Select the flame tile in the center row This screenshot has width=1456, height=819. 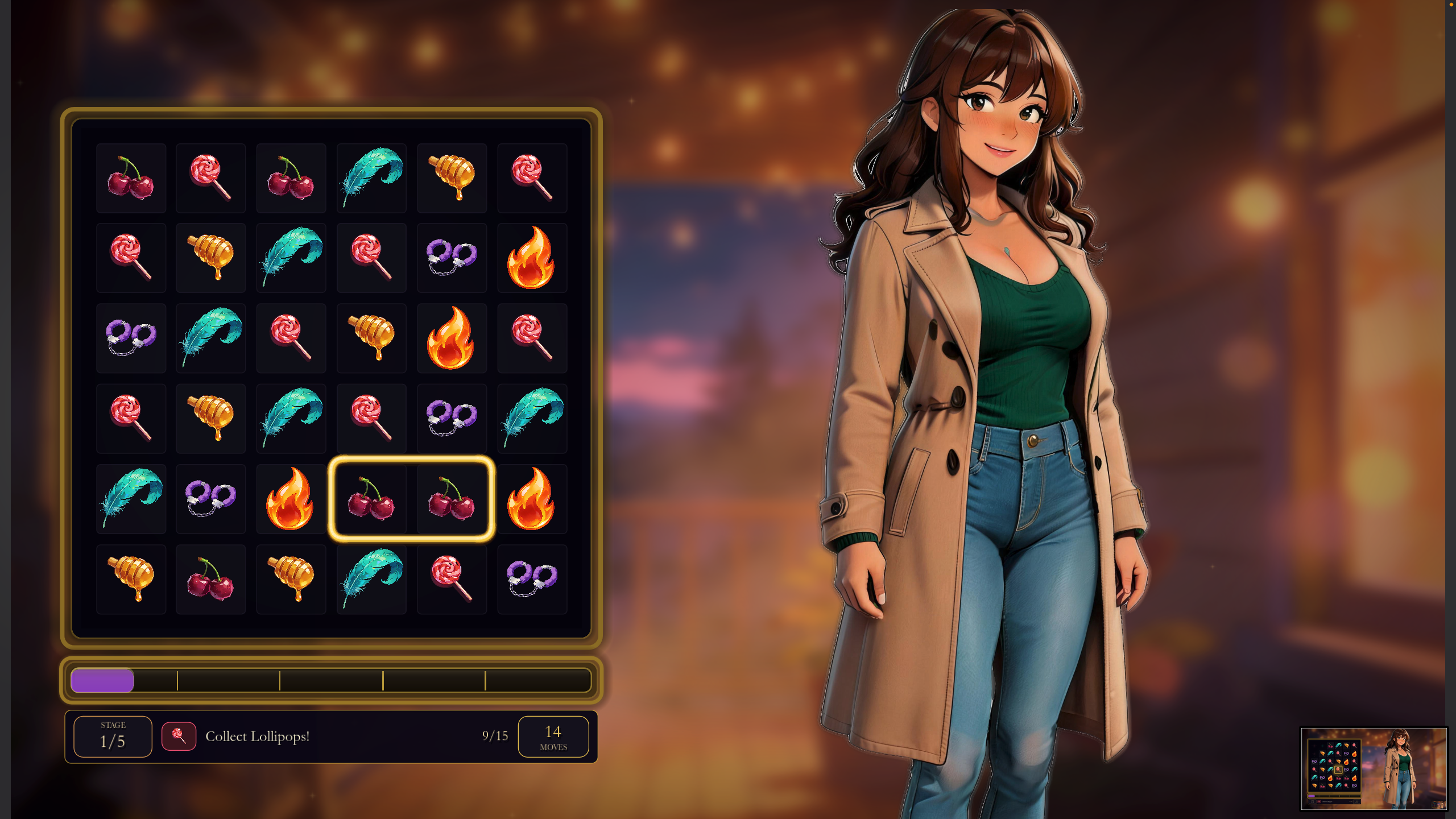(x=452, y=338)
